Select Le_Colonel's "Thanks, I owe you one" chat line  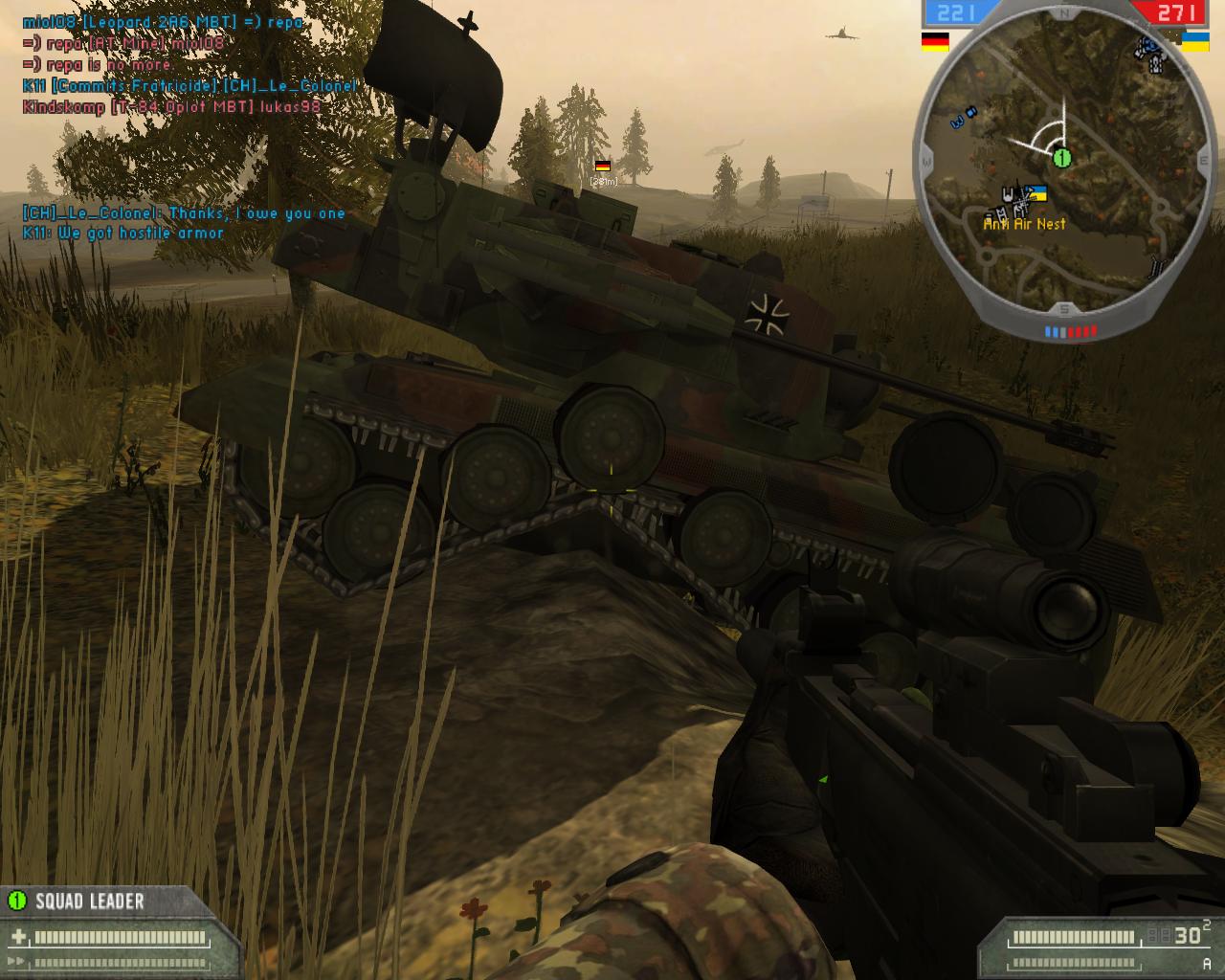coord(184,213)
